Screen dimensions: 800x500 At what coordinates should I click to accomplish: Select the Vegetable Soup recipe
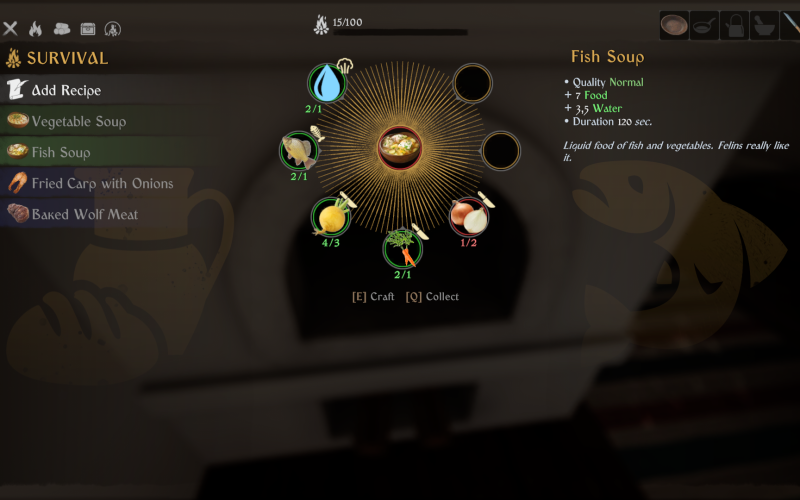[x=78, y=121]
